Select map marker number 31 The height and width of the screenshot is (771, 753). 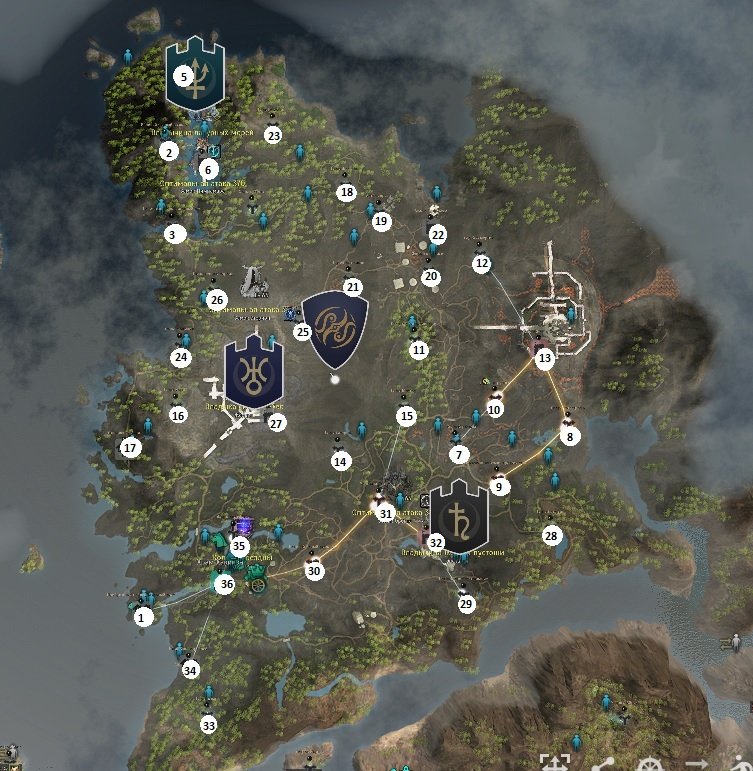[x=386, y=513]
